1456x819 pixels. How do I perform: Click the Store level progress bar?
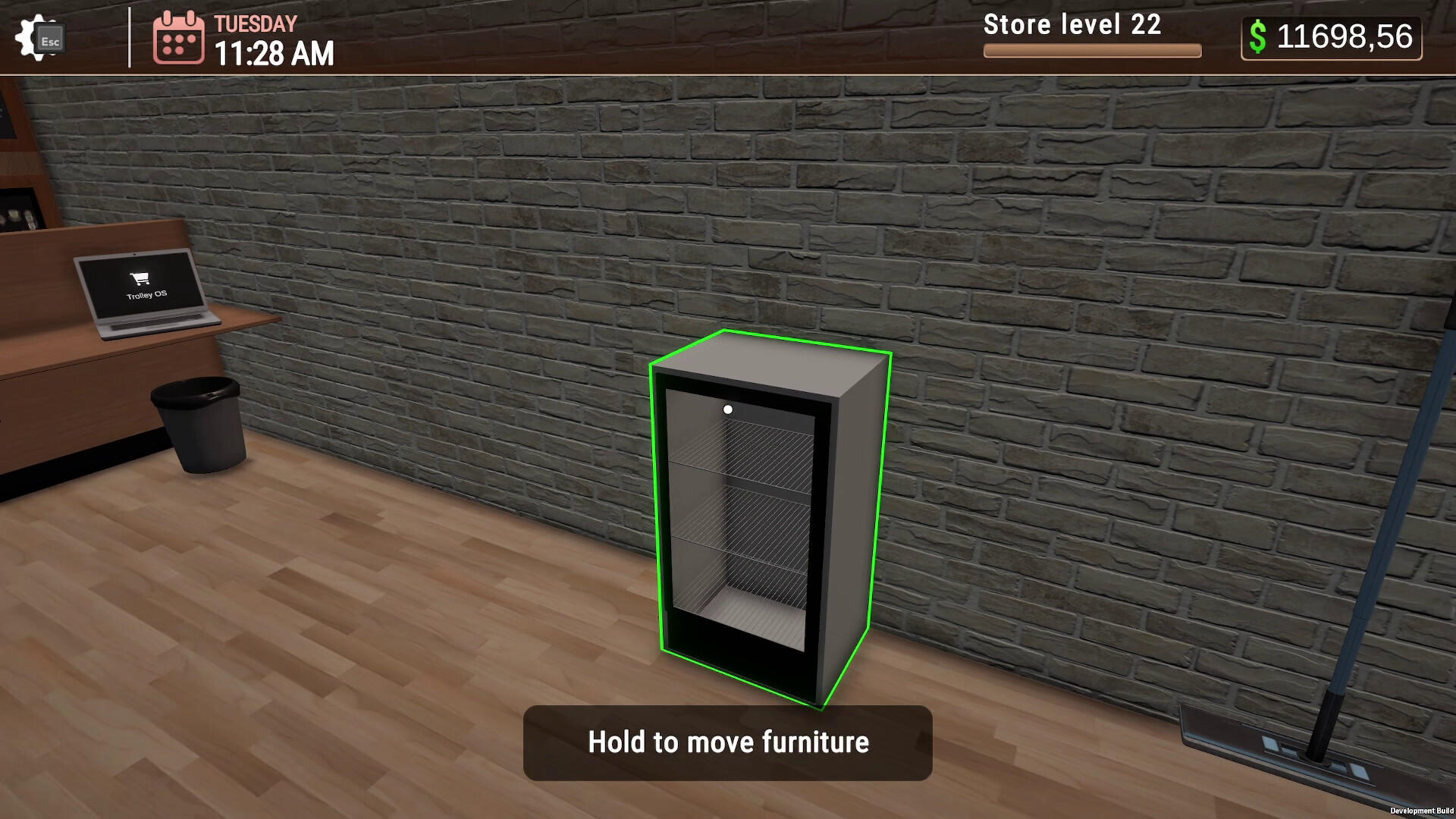[1092, 51]
